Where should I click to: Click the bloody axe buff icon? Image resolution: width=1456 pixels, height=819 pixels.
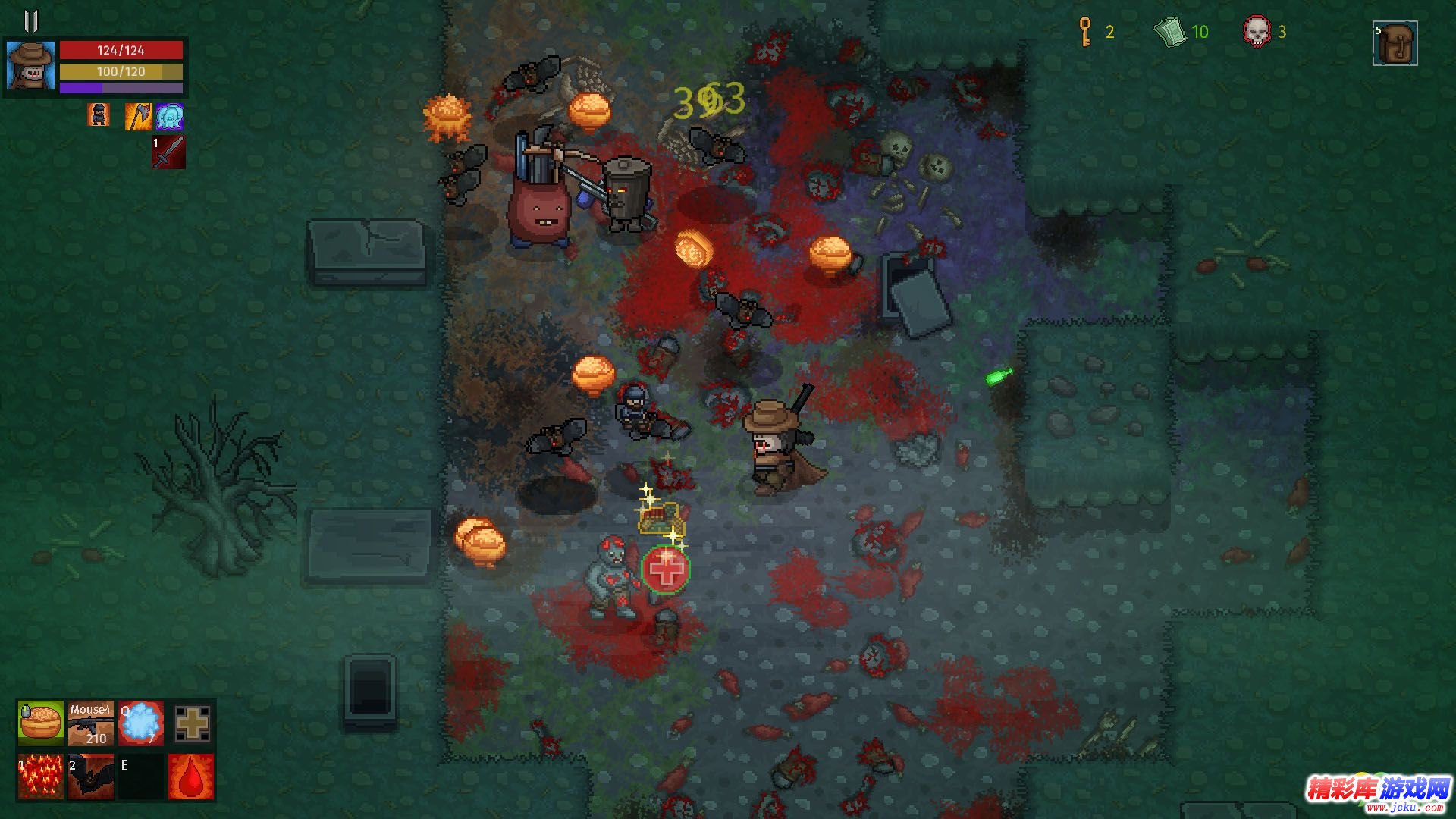click(138, 116)
